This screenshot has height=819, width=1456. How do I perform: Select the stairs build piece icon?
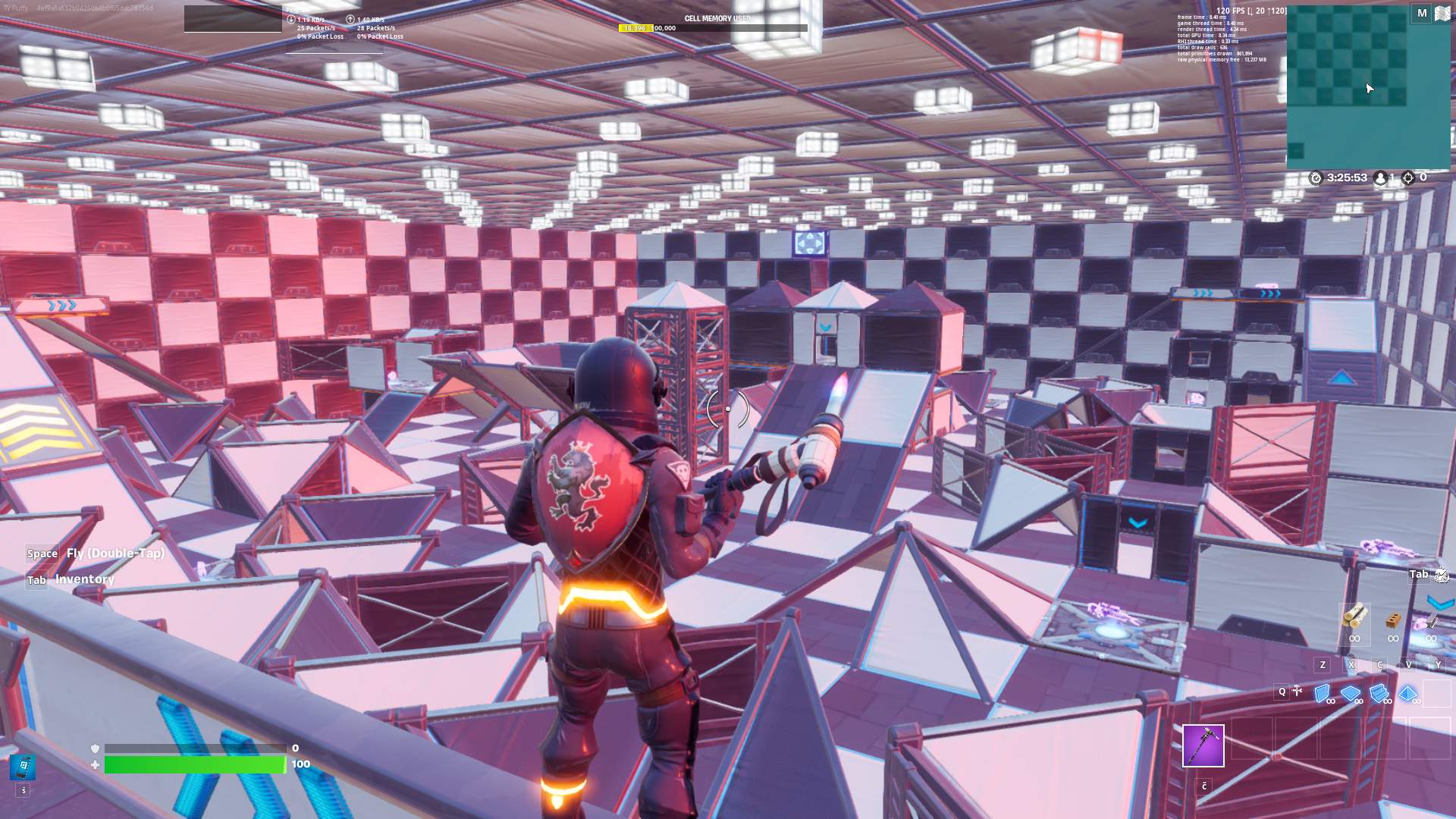(1378, 692)
